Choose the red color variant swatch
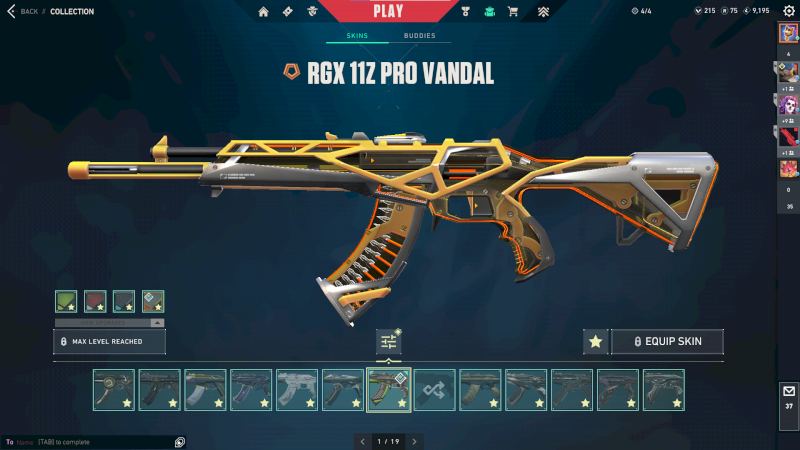The image size is (800, 450). pyautogui.click(x=95, y=301)
